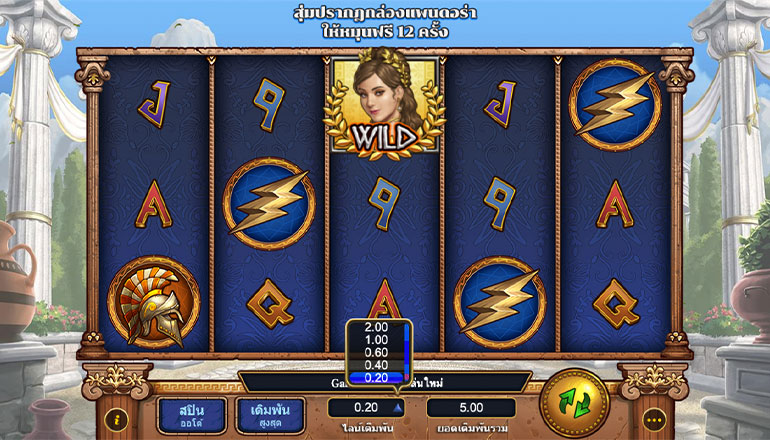Select the highlighted 0.20 bet option
The height and width of the screenshot is (440, 770).
376,378
